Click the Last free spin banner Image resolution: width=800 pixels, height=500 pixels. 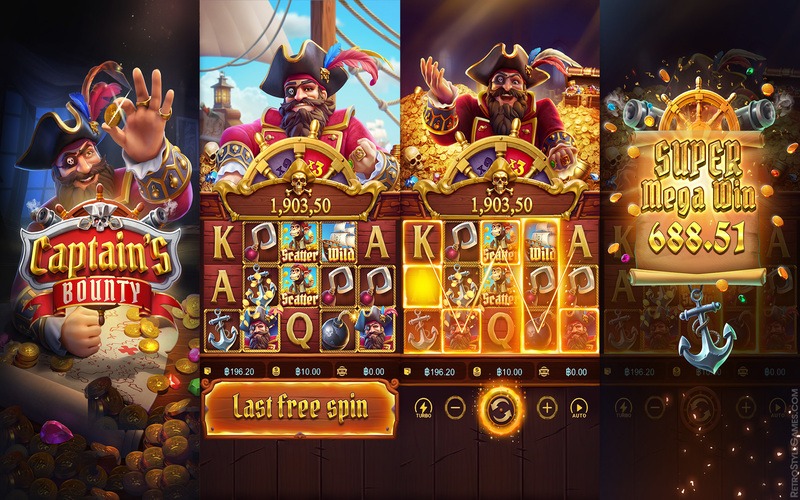tap(299, 407)
